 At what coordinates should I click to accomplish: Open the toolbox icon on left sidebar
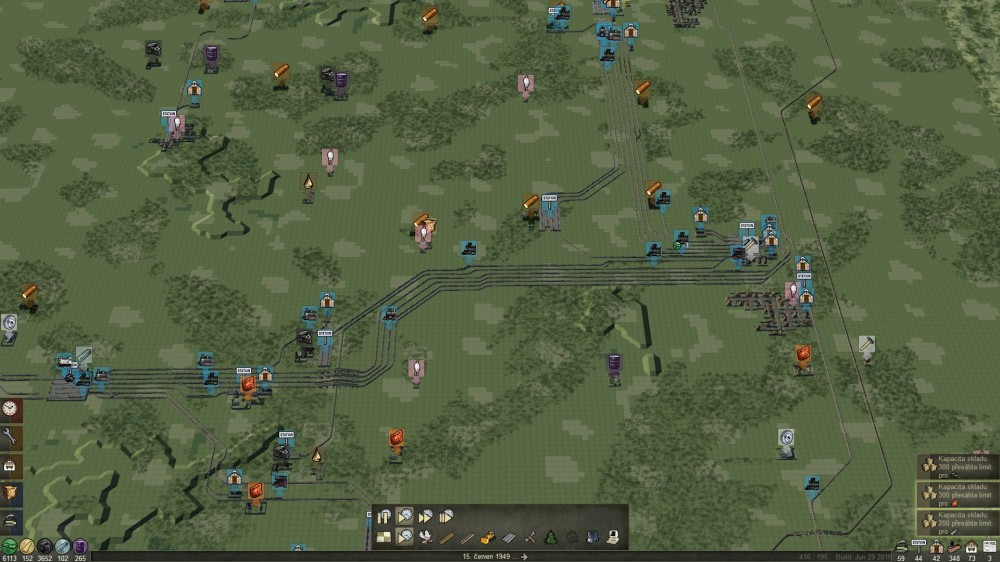pyautogui.click(x=10, y=465)
